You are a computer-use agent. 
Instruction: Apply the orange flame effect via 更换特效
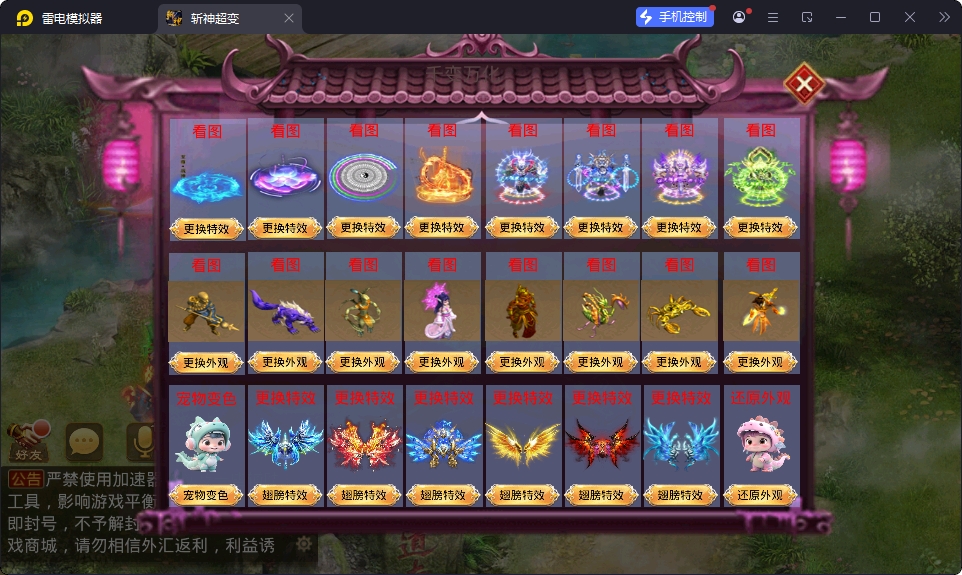[x=442, y=227]
